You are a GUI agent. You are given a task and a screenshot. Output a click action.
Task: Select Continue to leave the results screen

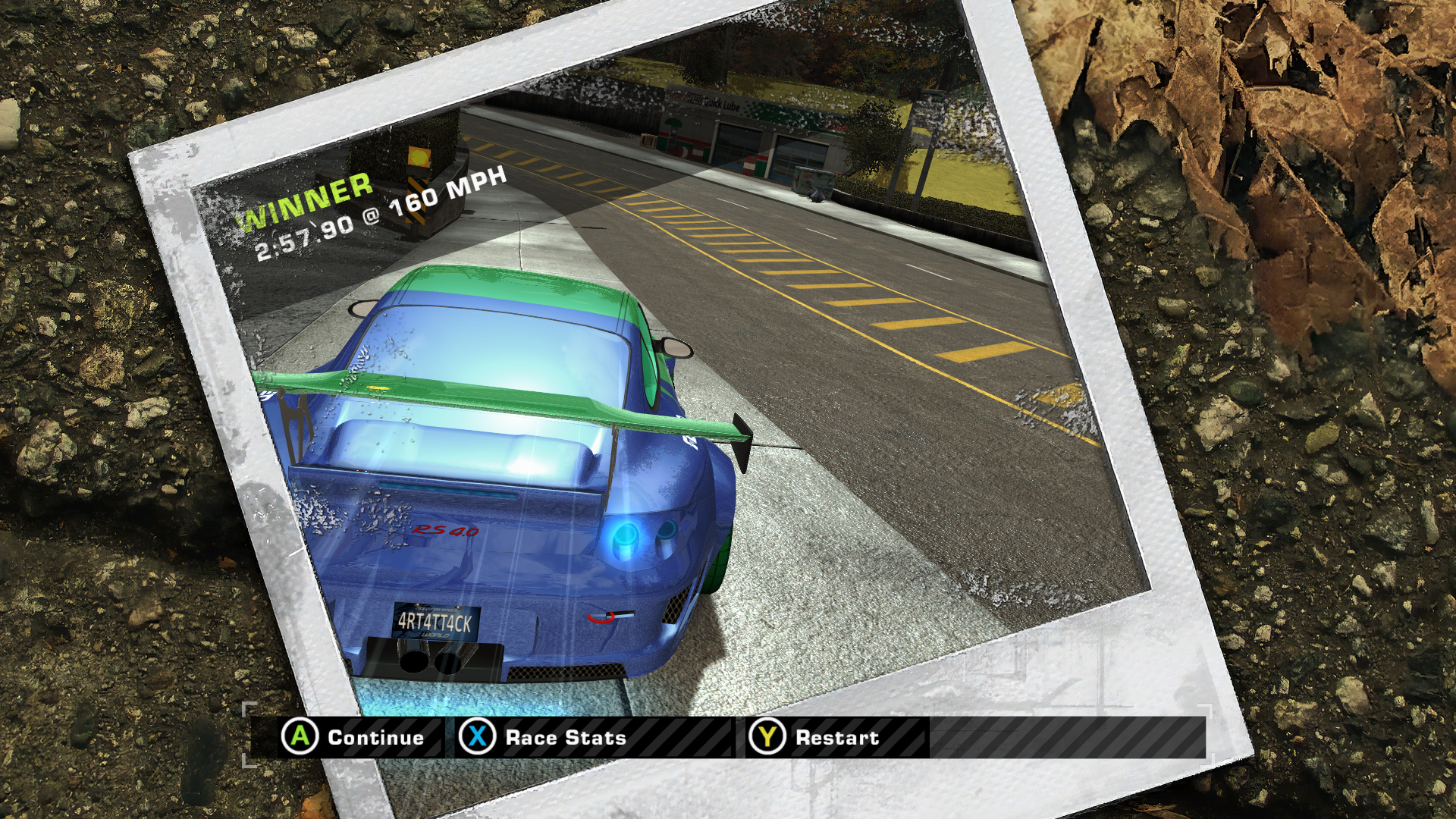pyautogui.click(x=354, y=737)
